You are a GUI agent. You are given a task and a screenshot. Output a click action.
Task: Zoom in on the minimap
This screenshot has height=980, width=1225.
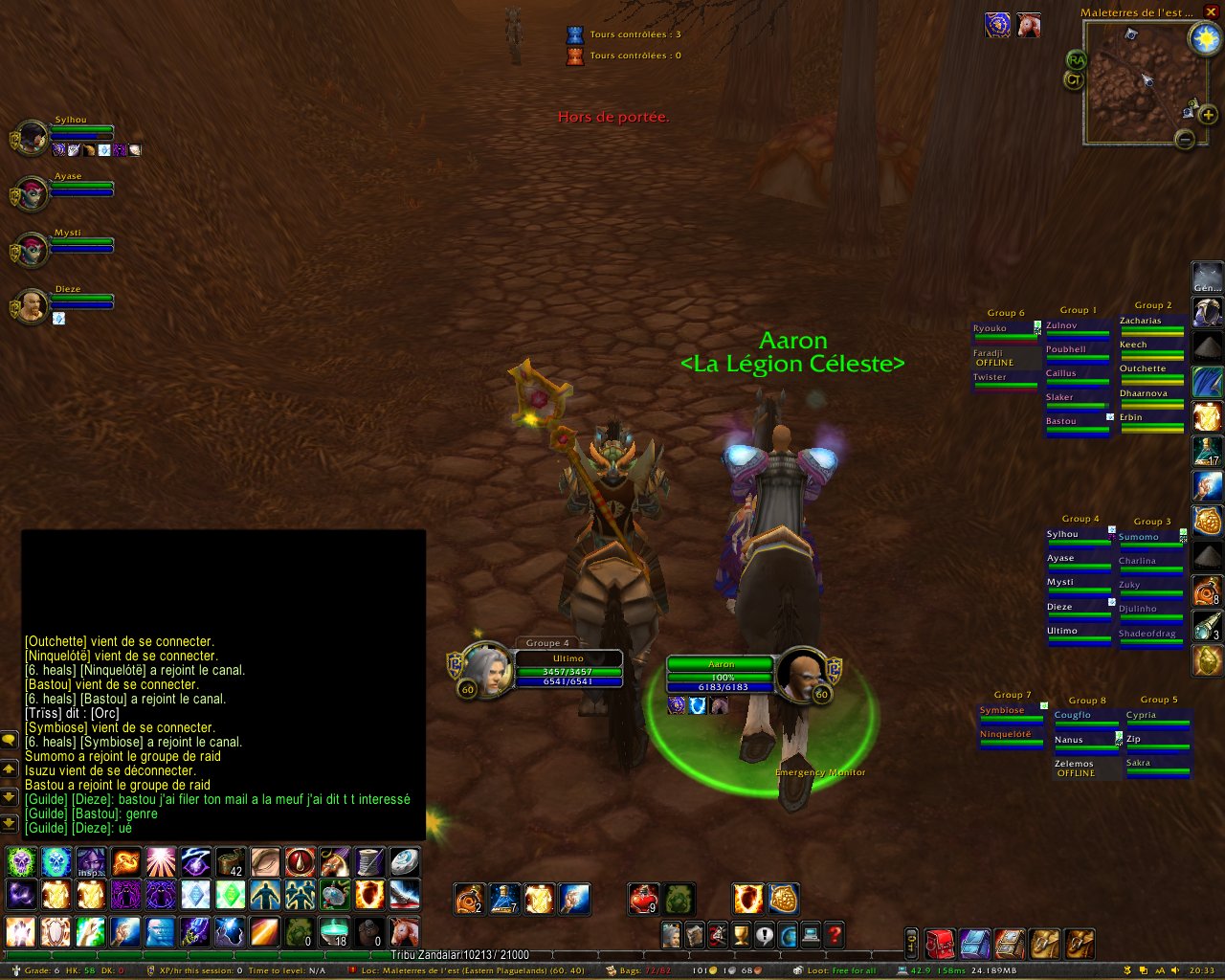point(1209,116)
